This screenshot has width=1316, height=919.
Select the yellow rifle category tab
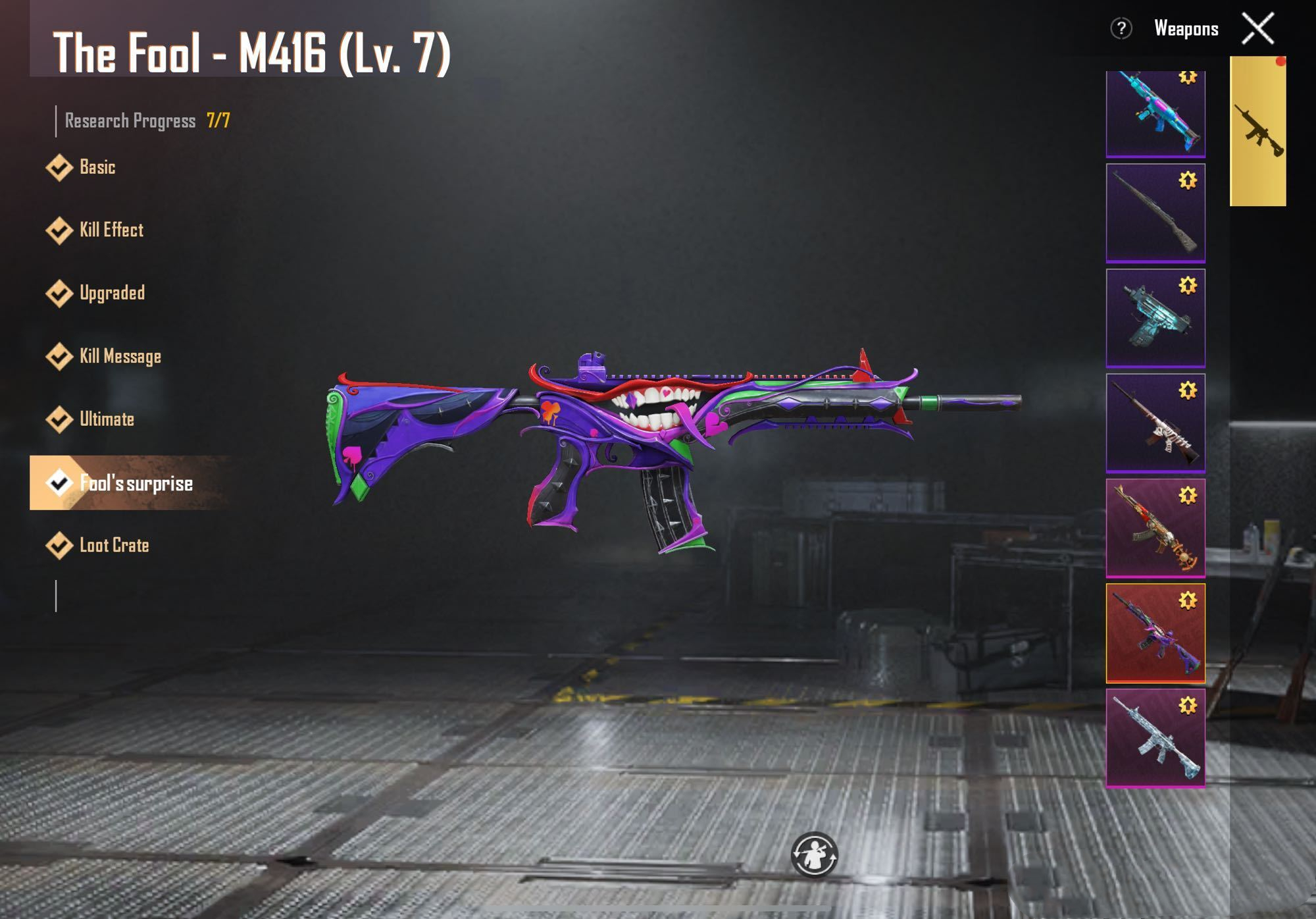pyautogui.click(x=1257, y=132)
